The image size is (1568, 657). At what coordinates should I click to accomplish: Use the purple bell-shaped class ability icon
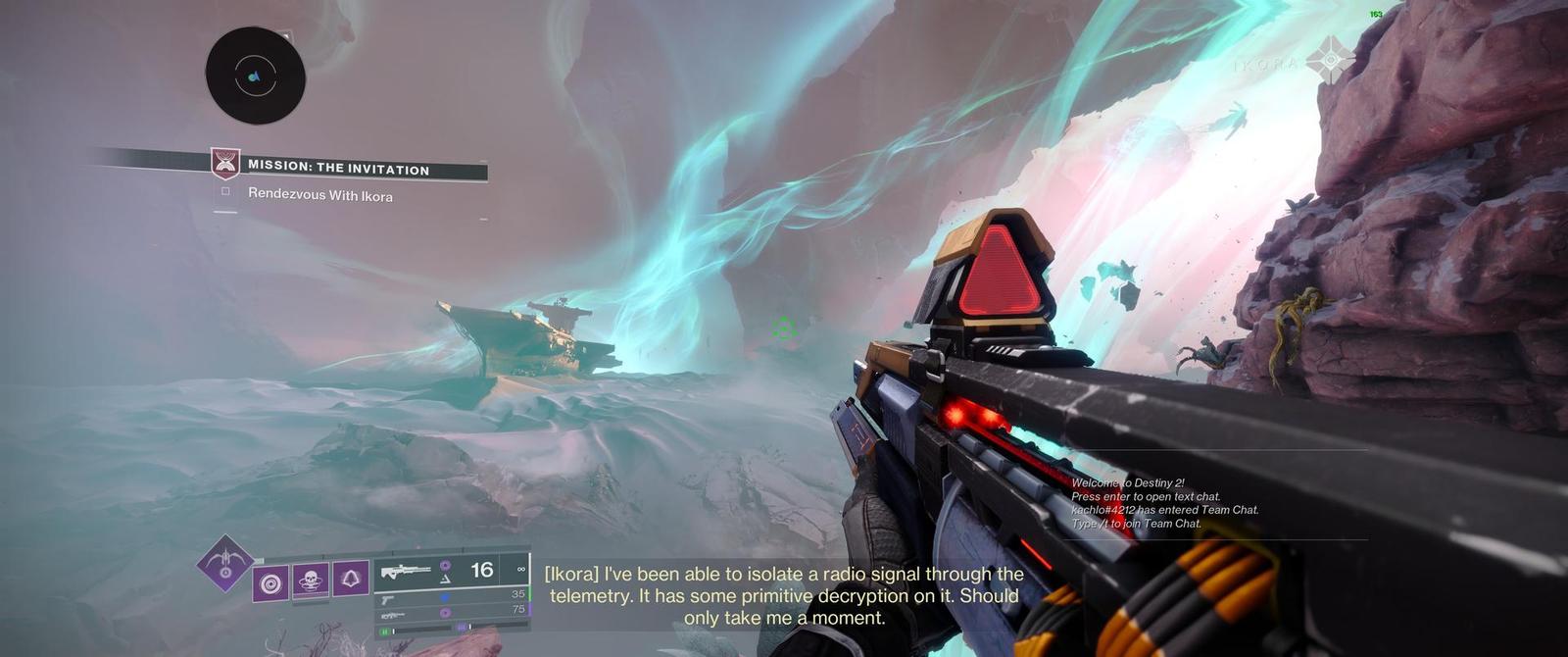point(351,580)
